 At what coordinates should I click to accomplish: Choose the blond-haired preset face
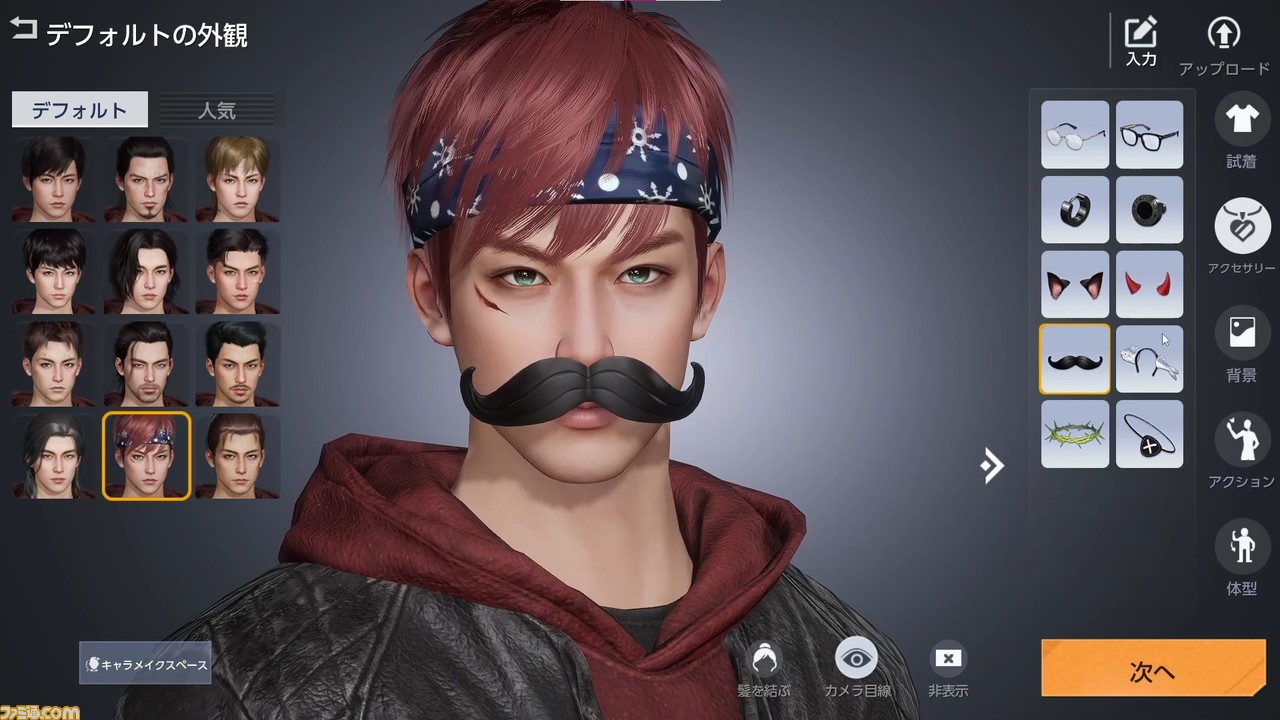click(237, 178)
